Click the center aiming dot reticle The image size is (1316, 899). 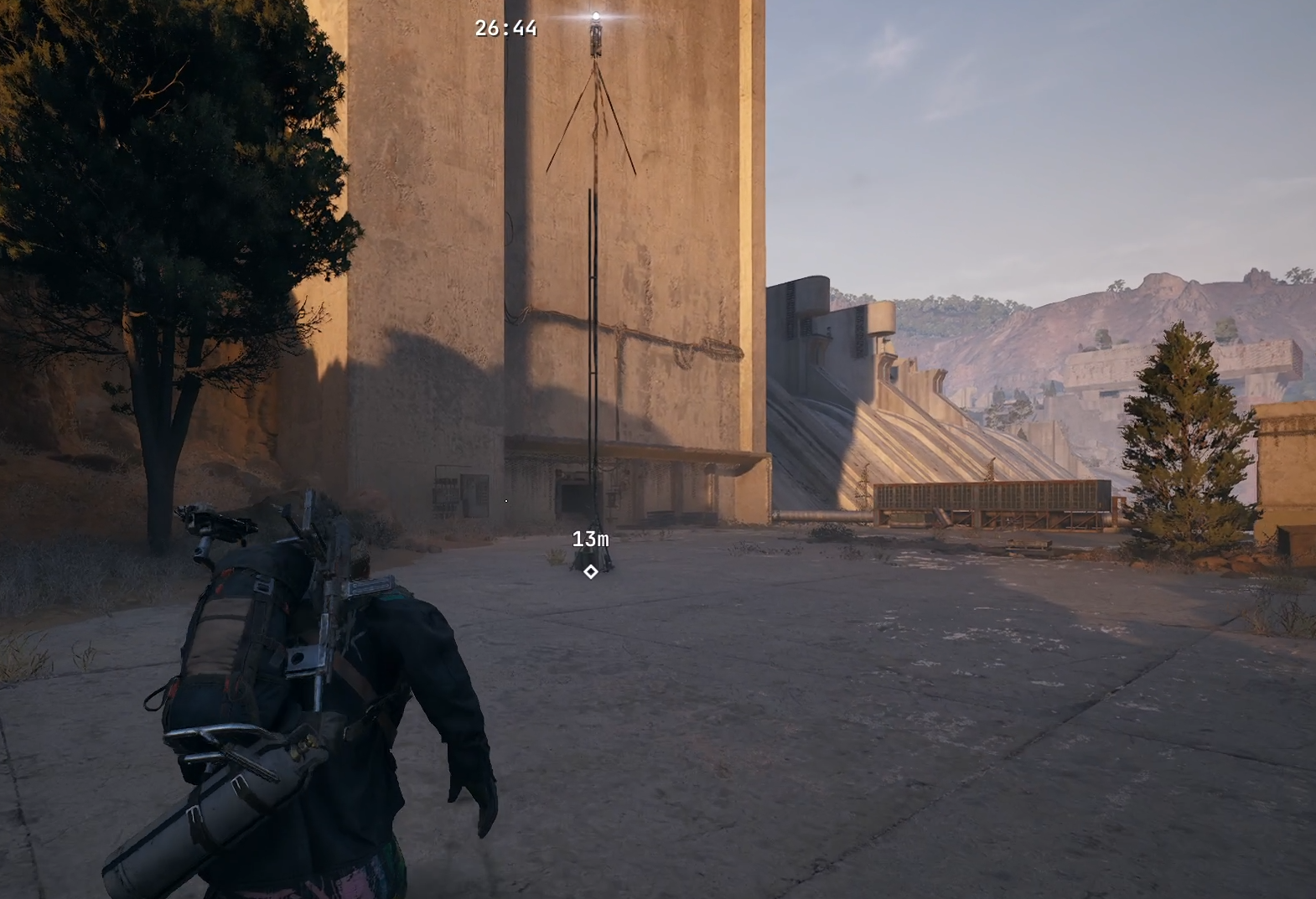point(506,500)
